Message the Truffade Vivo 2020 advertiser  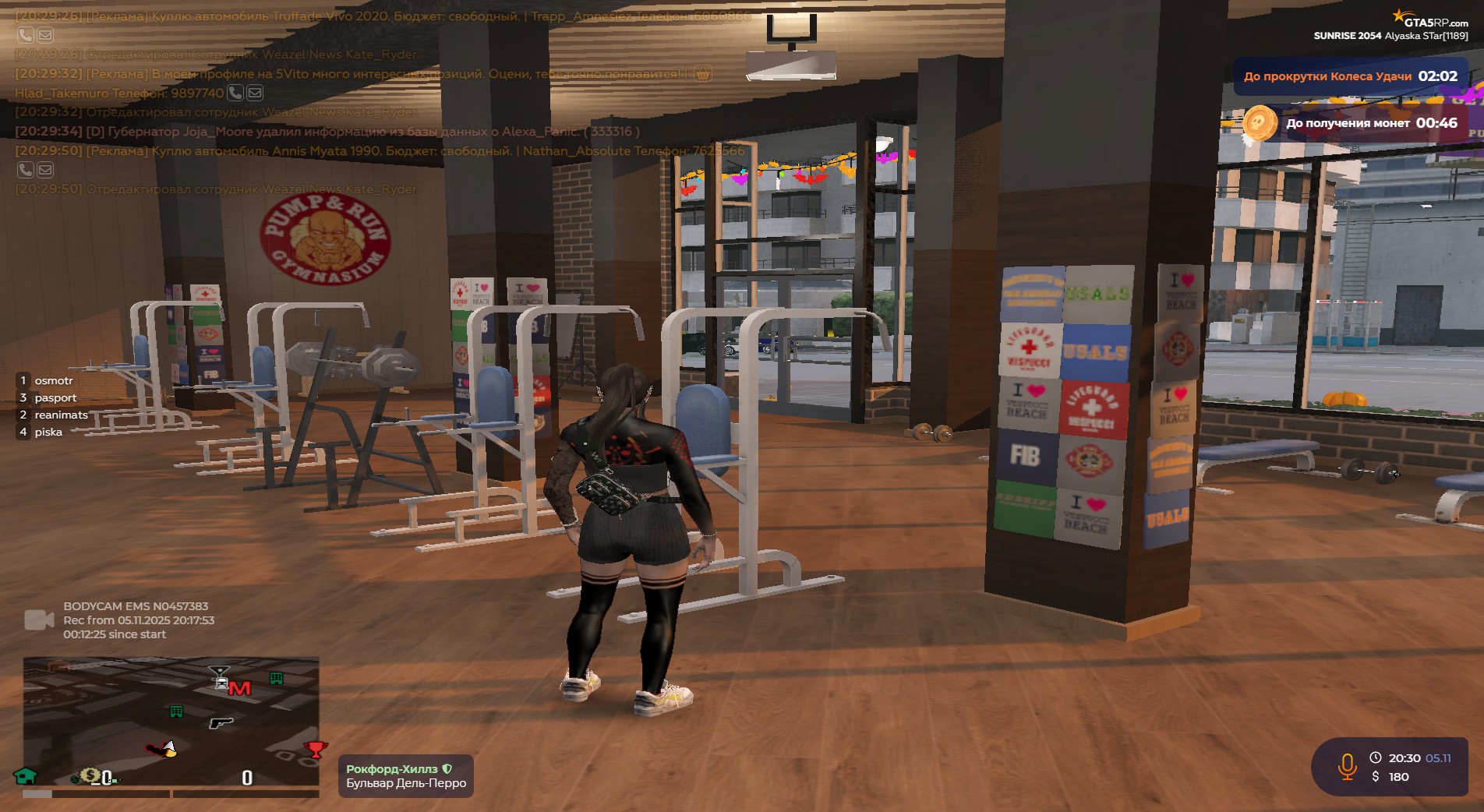[x=45, y=35]
